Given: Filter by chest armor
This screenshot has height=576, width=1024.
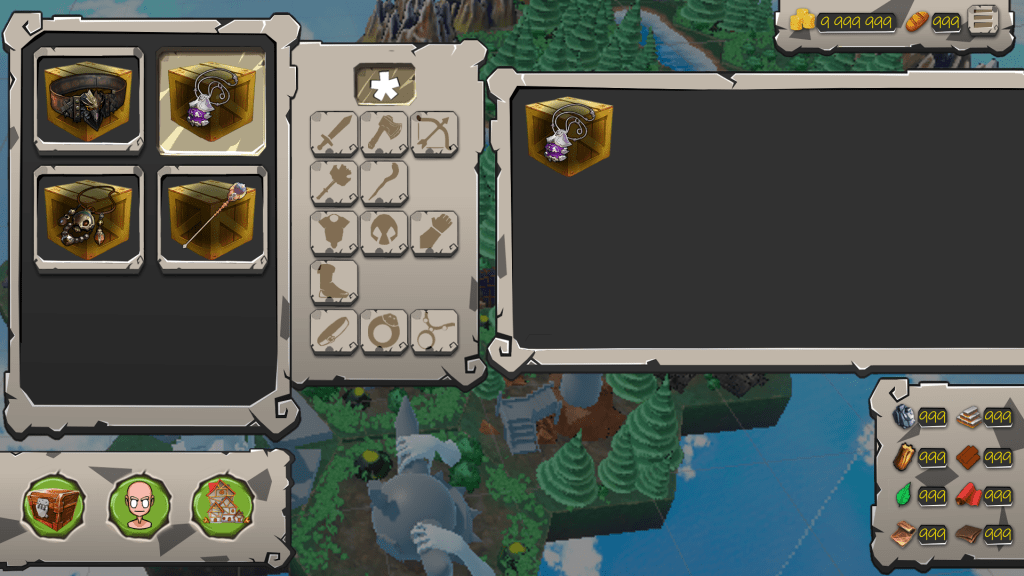Looking at the screenshot, I should pos(334,233).
